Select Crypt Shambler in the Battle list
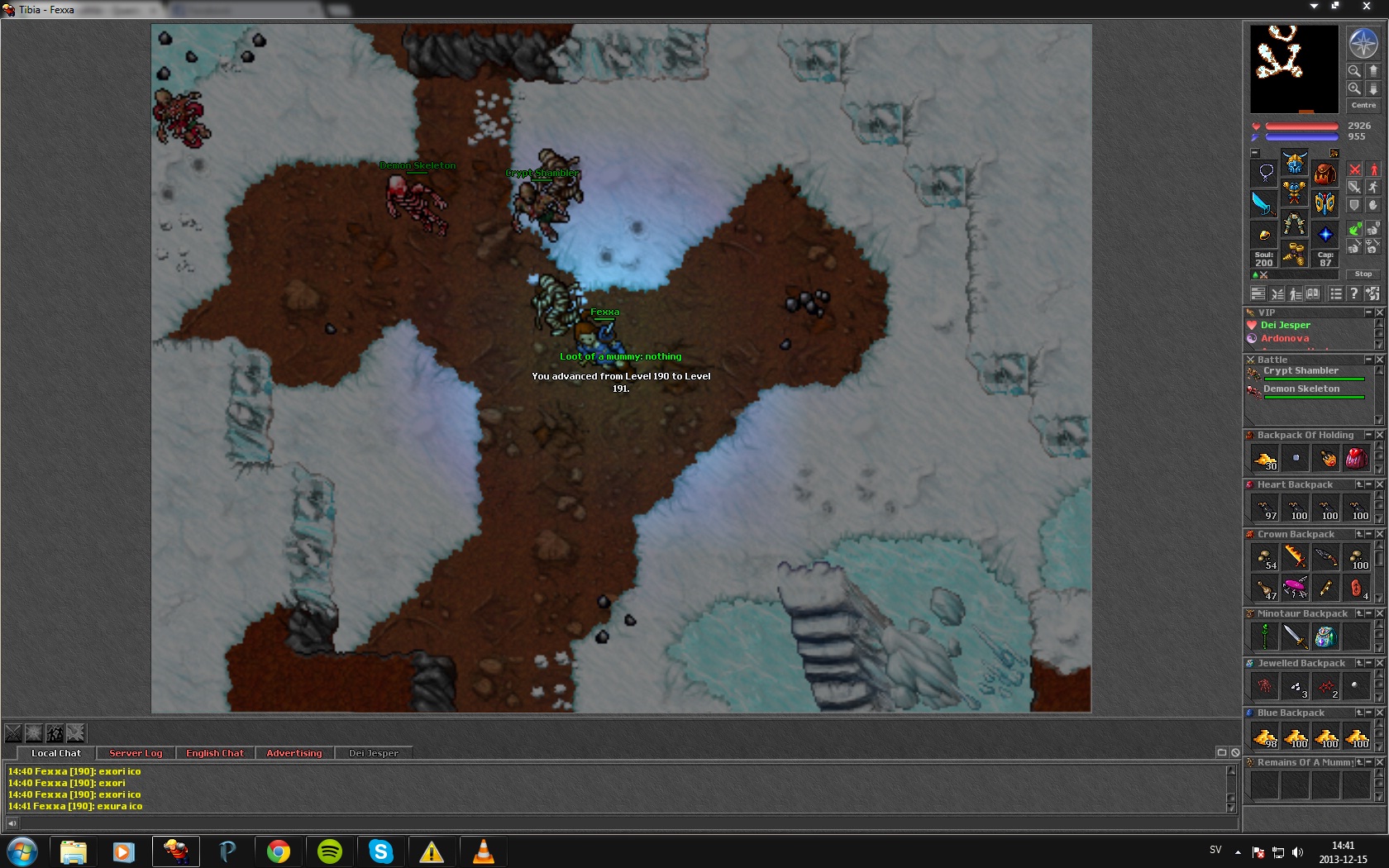Viewport: 1389px width, 868px height. (x=1301, y=371)
